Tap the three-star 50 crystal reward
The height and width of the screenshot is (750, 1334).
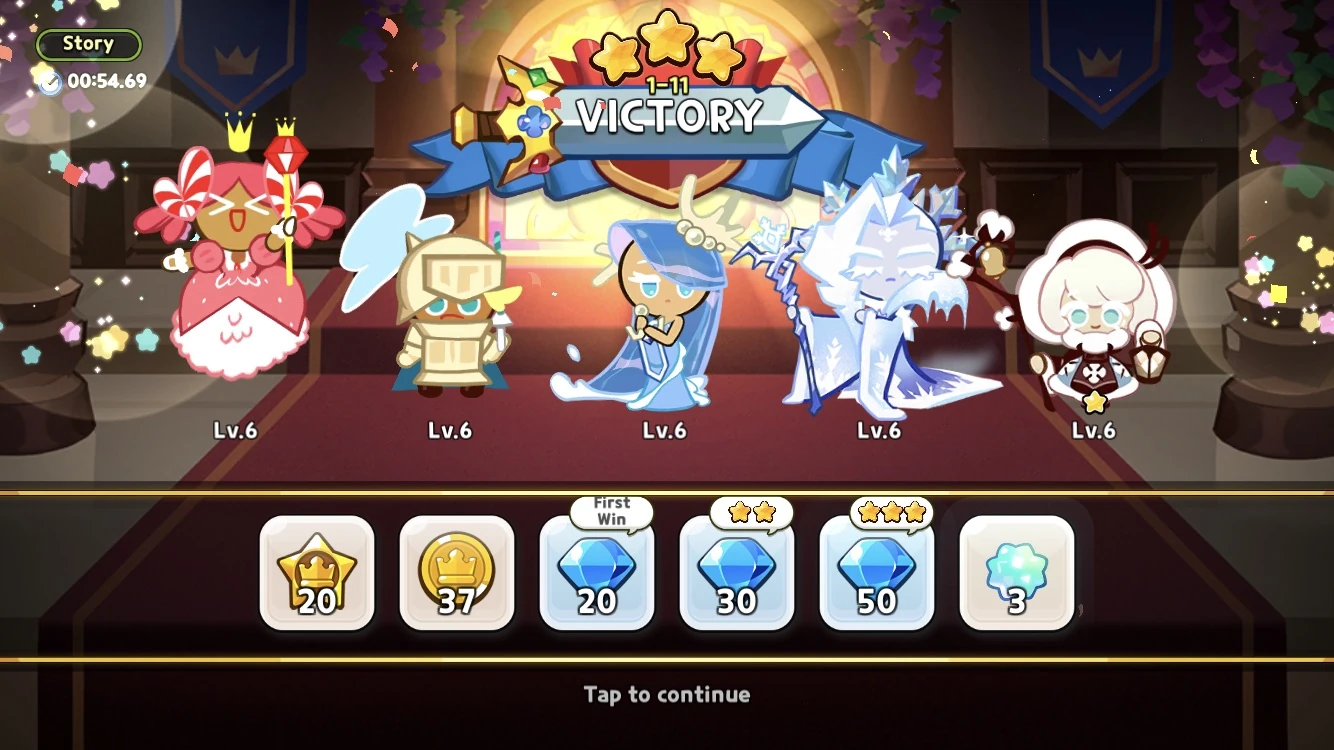point(877,573)
